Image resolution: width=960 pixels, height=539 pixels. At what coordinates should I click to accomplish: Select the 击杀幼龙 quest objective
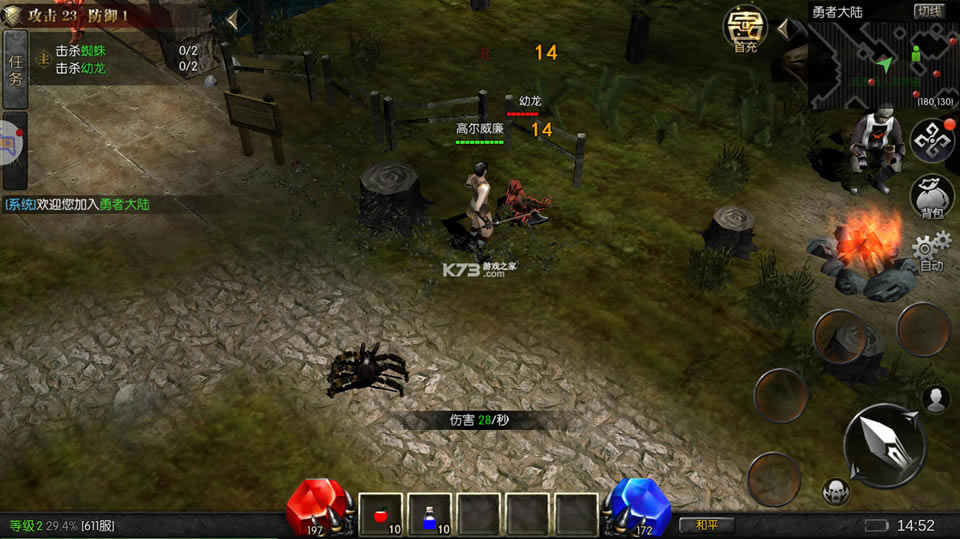(x=81, y=67)
